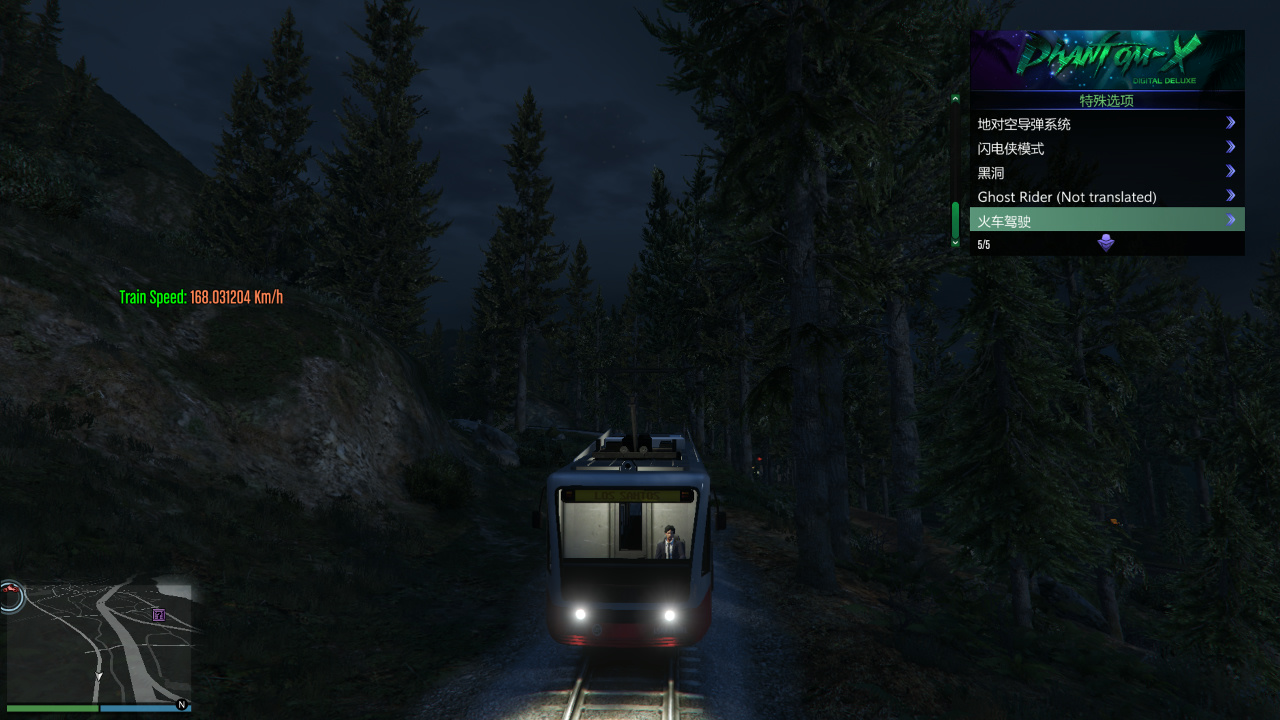This screenshot has width=1280, height=720.
Task: Click the purple down arrow in menu footer
Action: tap(1106, 243)
